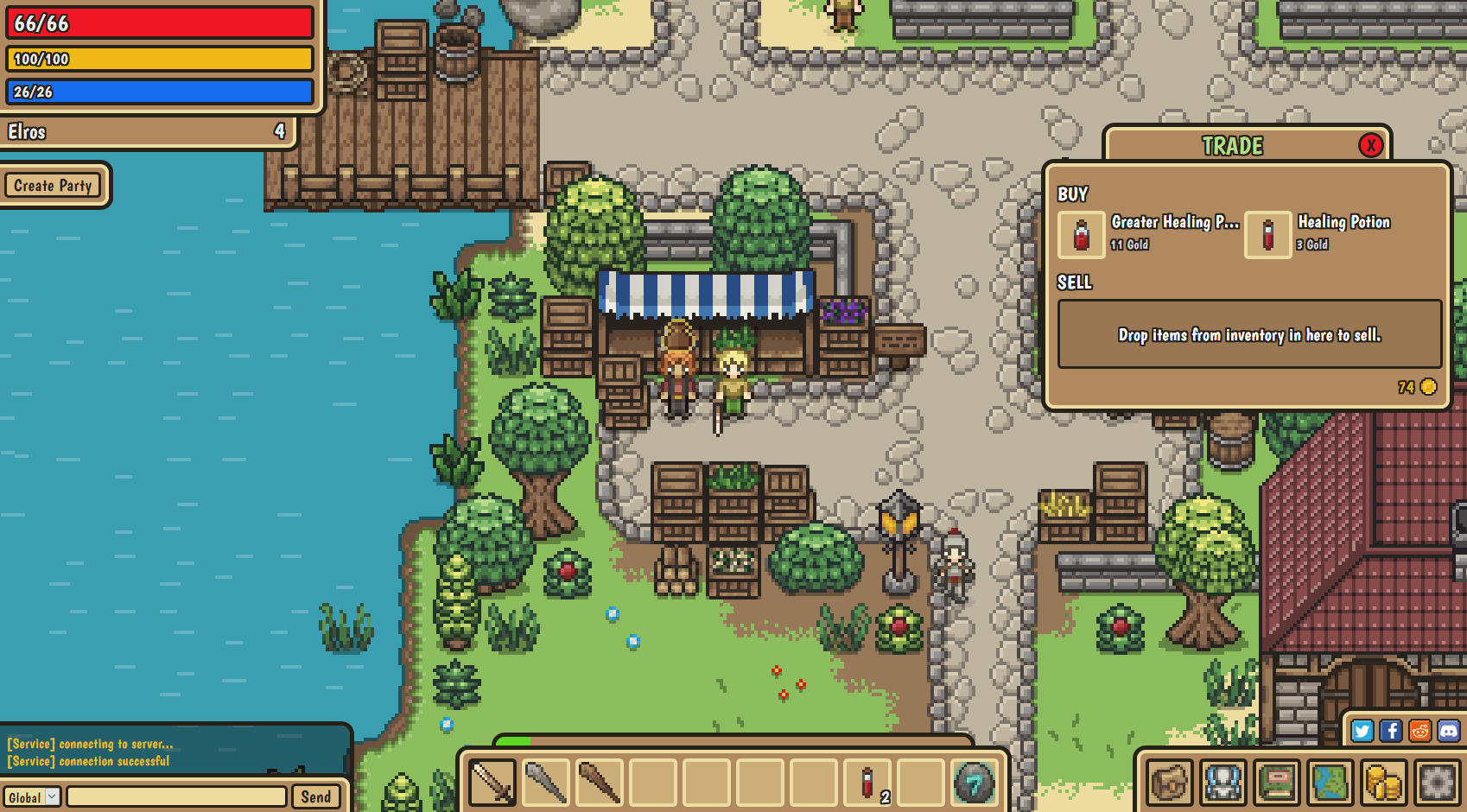The image size is (1467, 812).
Task: Open the Discord link
Action: coord(1448,731)
